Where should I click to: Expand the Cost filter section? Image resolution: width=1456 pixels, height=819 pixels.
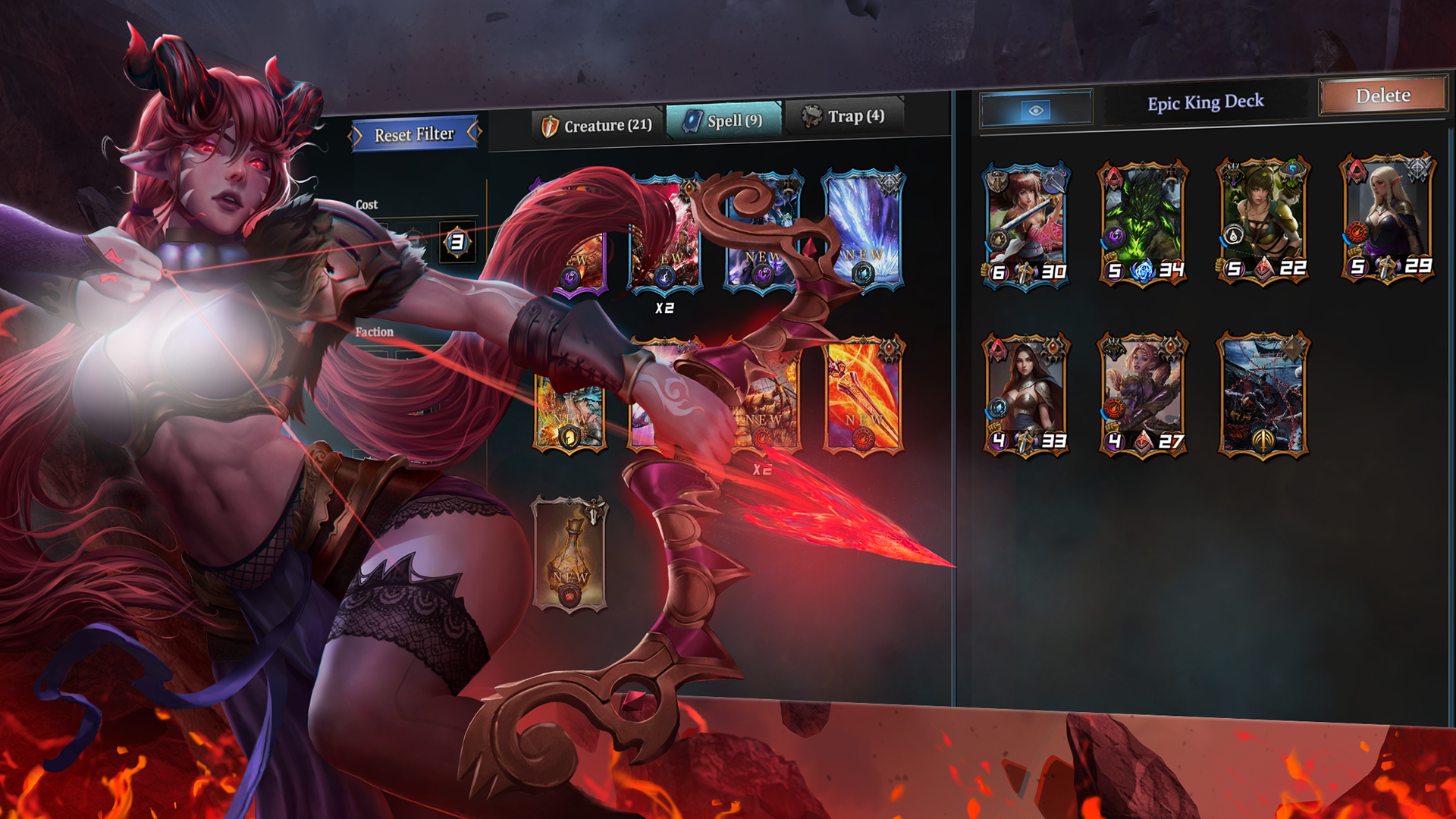(x=368, y=204)
